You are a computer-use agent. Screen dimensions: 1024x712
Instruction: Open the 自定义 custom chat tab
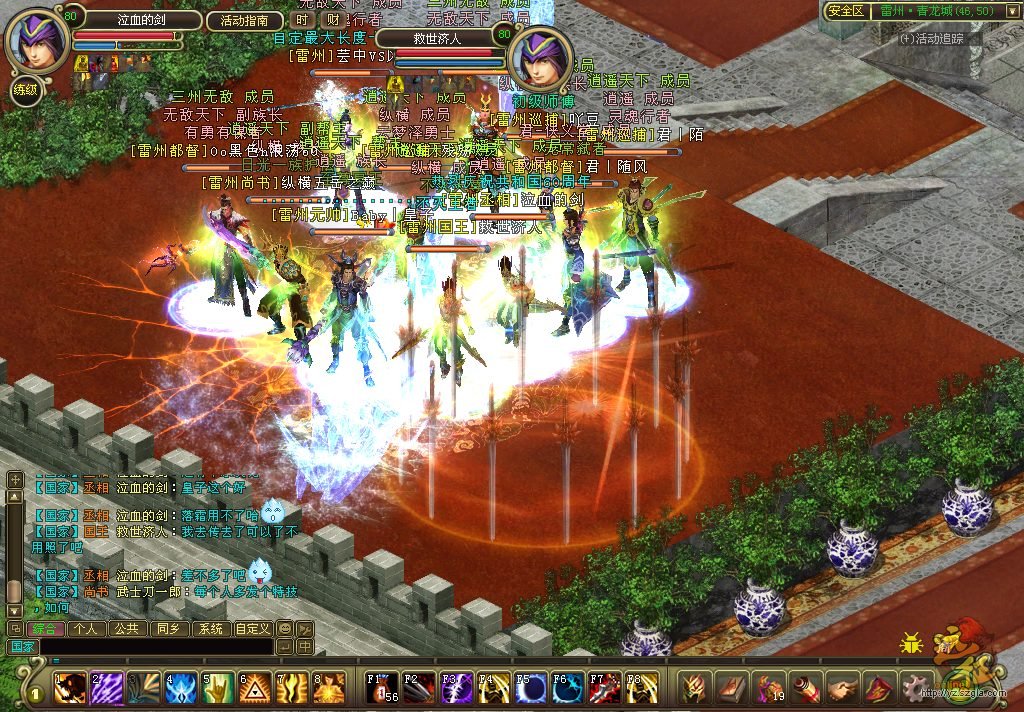[252, 629]
